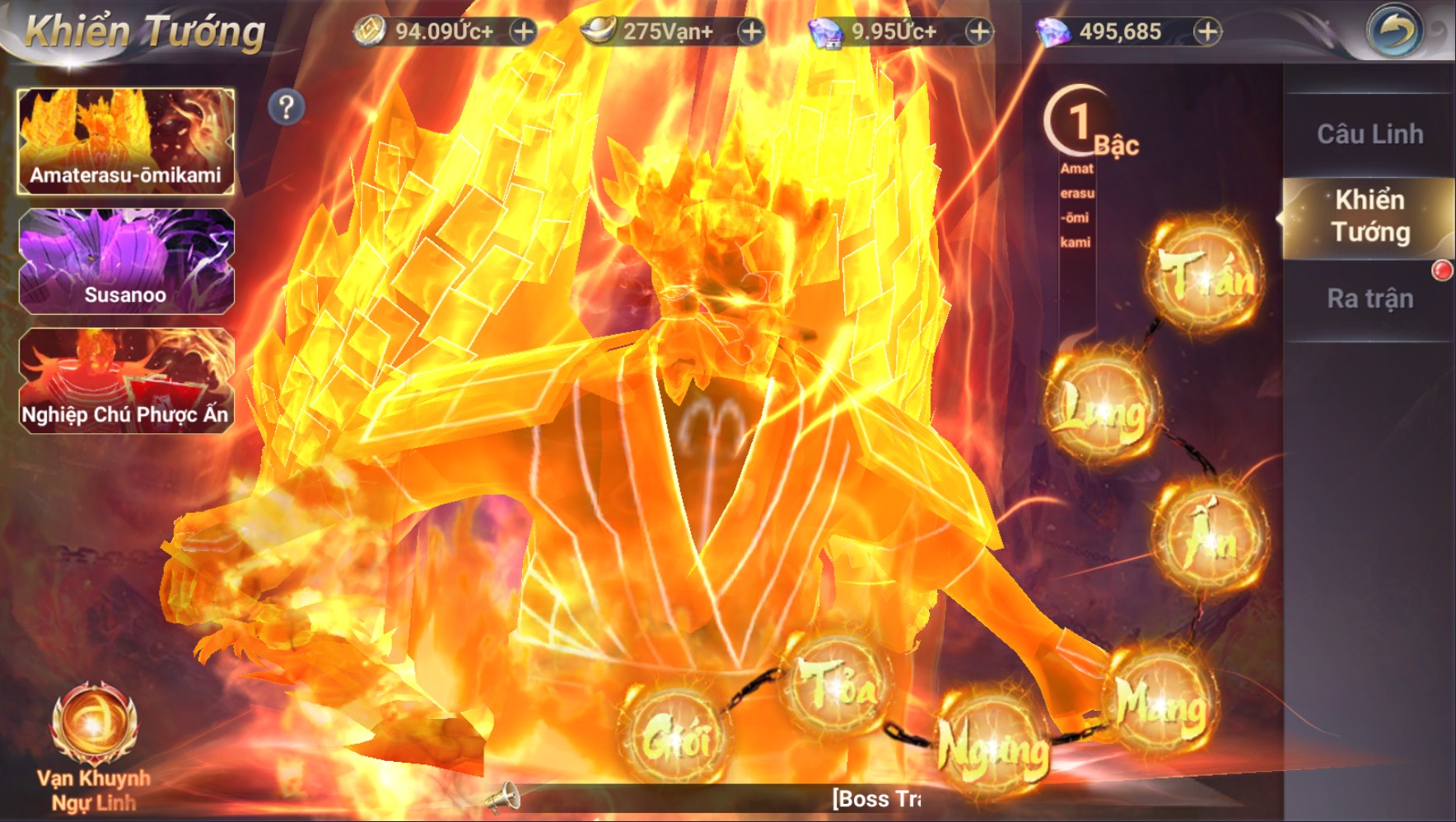Image resolution: width=1456 pixels, height=822 pixels.
Task: Switch to the Câu Linh tab
Action: 1369,134
